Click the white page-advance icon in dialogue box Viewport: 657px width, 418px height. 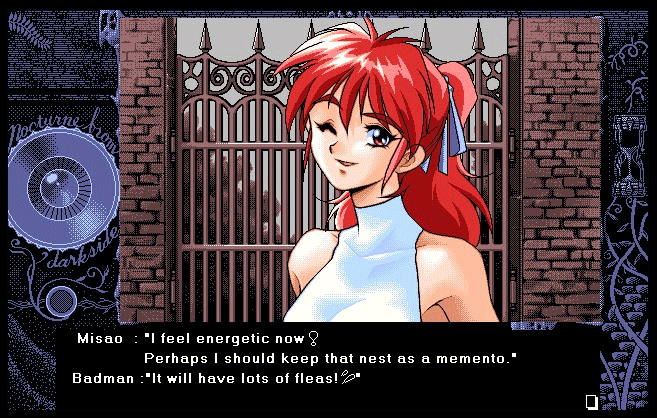pos(591,401)
